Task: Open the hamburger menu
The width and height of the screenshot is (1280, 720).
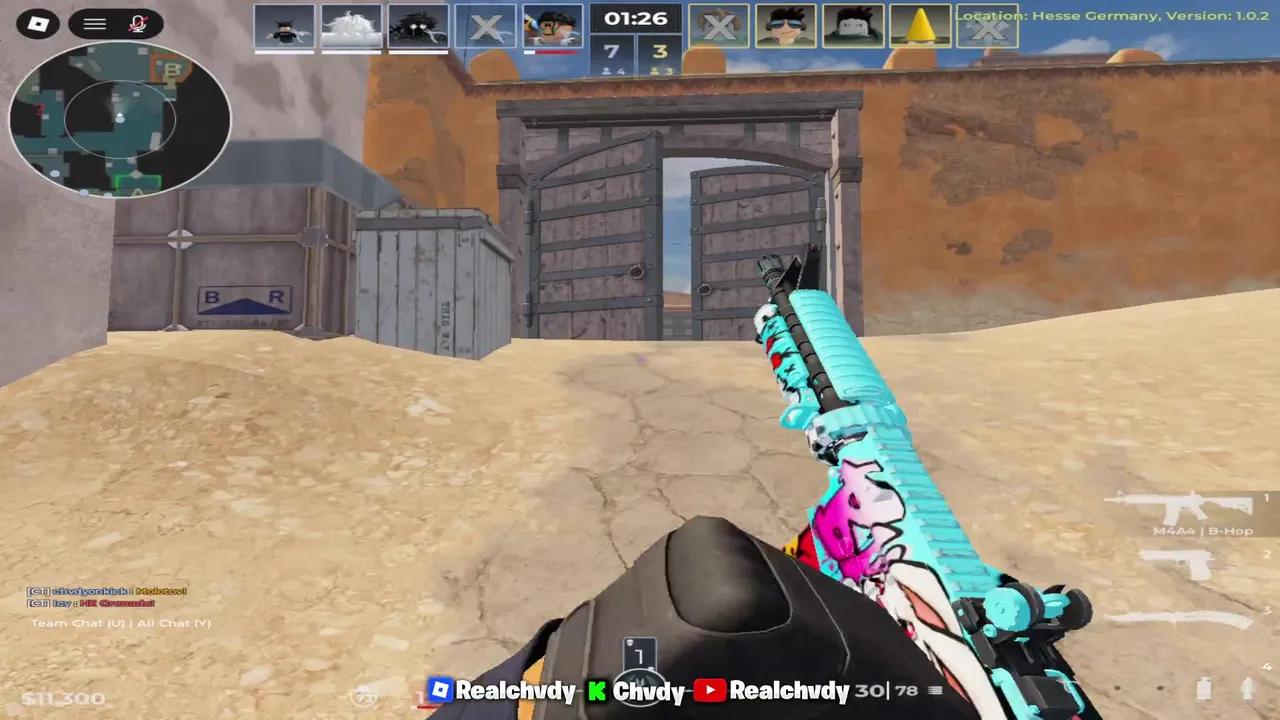Action: (94, 24)
